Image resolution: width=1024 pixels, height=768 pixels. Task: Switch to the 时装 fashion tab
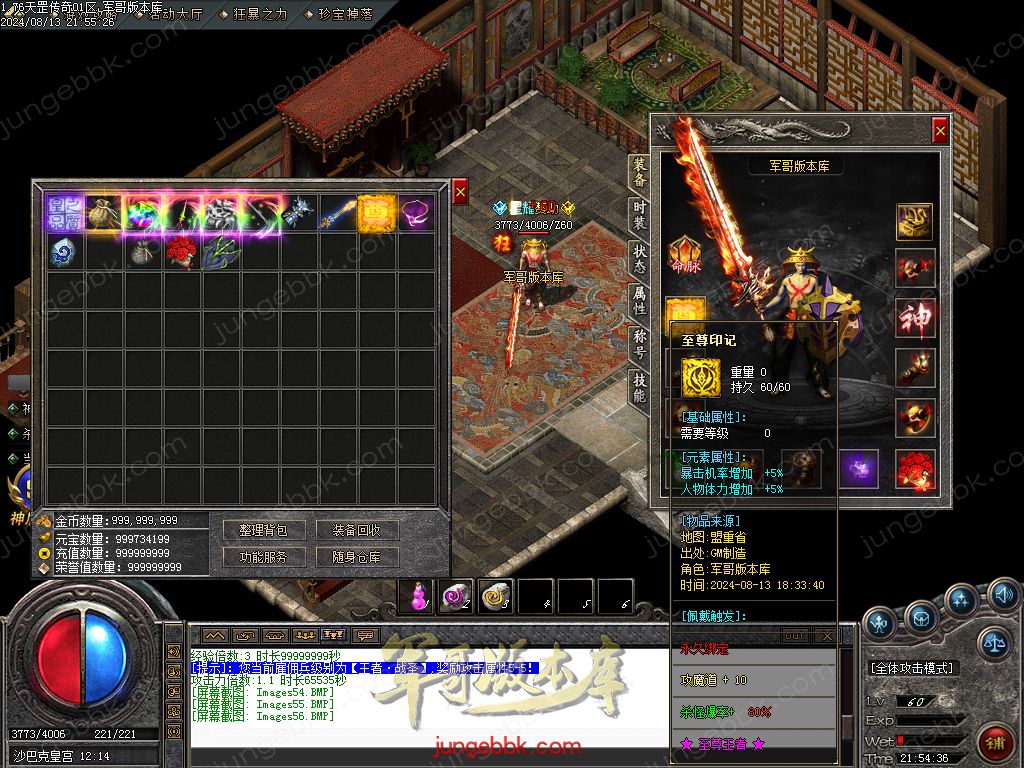click(x=639, y=215)
